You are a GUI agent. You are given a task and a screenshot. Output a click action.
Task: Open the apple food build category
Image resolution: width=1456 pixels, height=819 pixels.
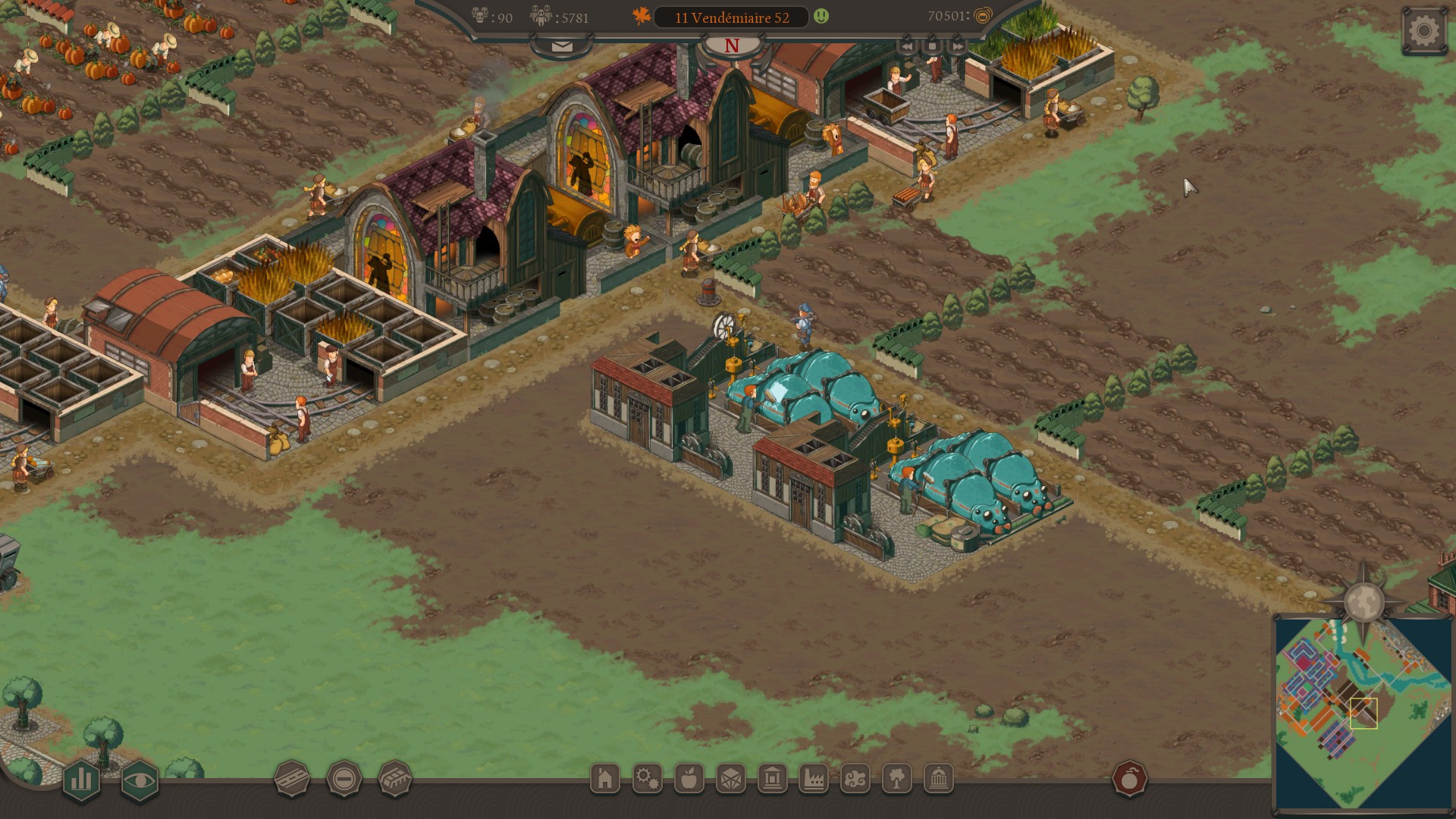pos(689,779)
